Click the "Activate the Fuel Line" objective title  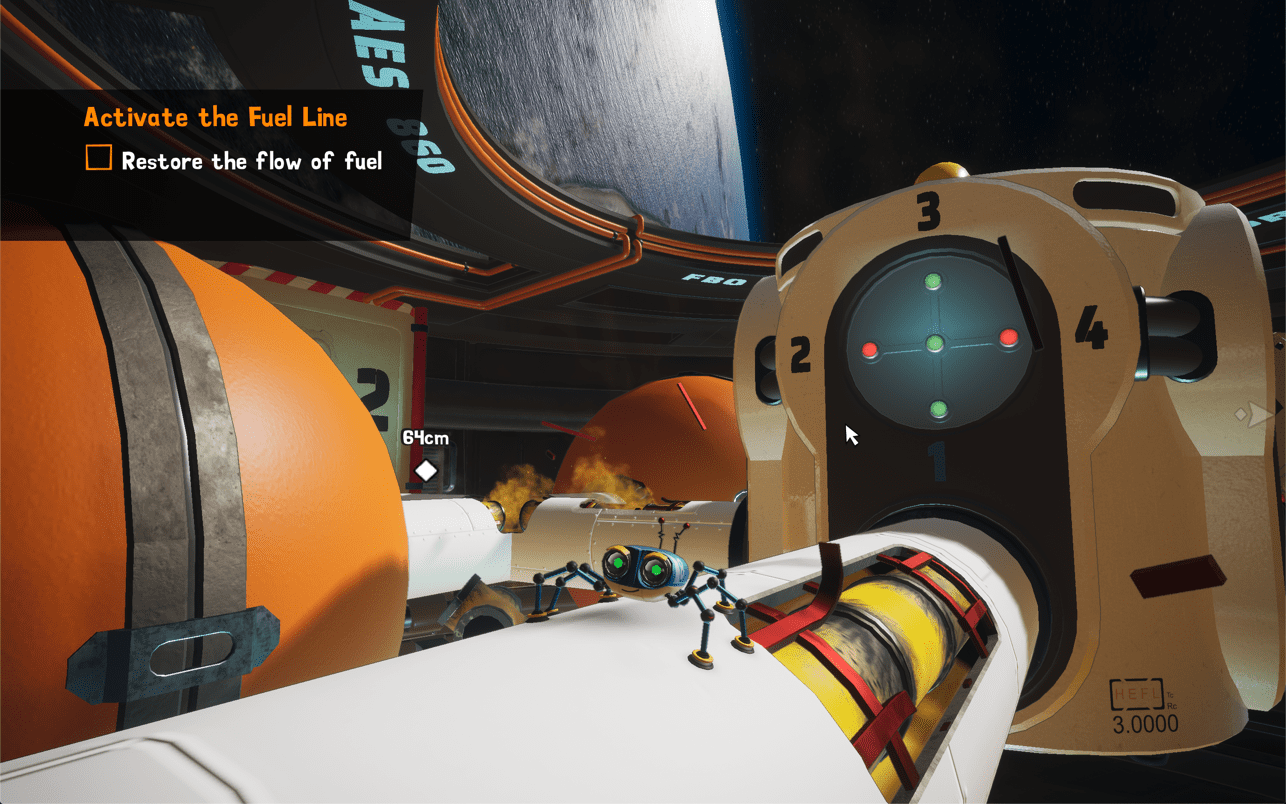pos(215,117)
